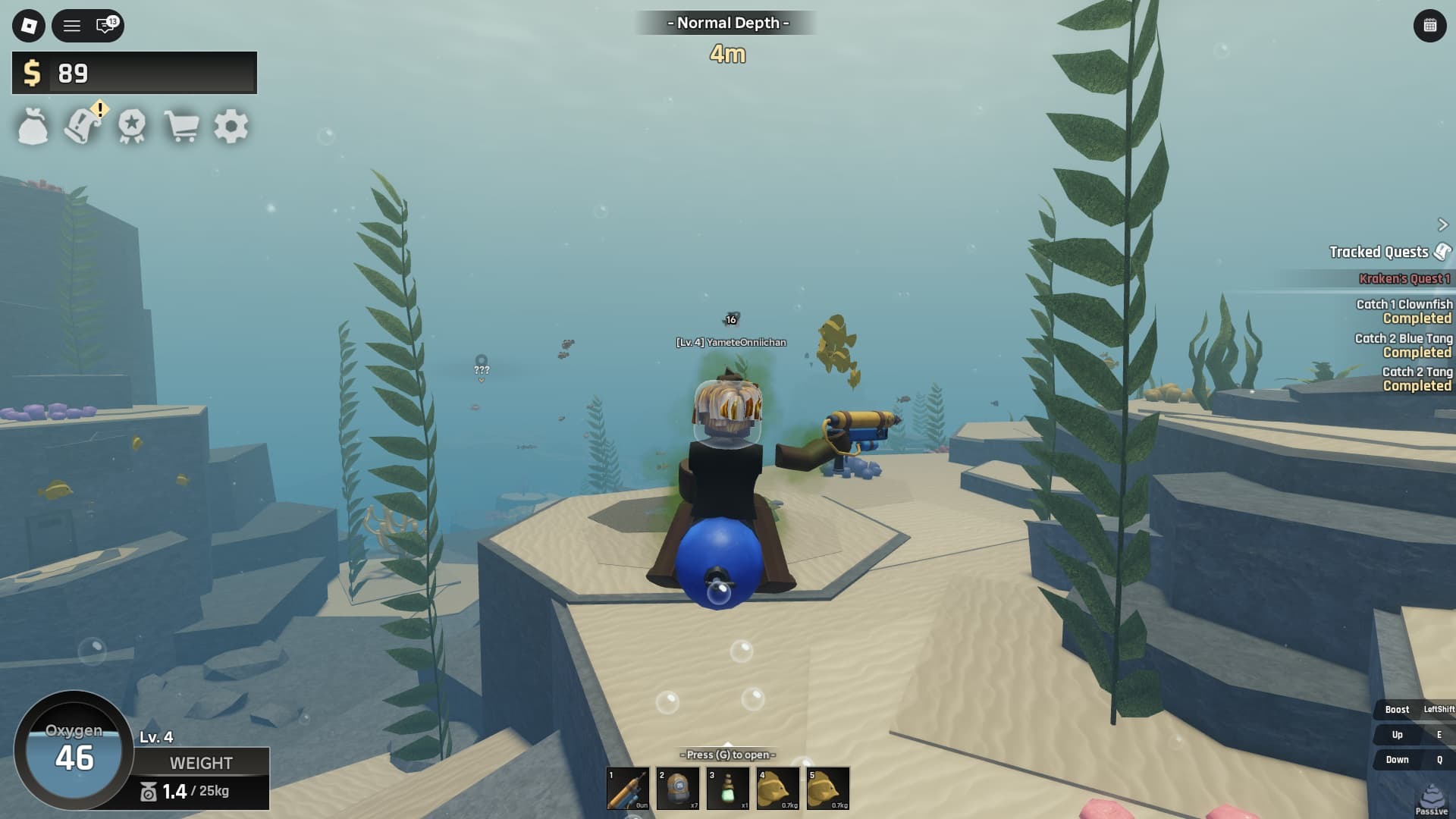Collapse the Tracked Quests panel via the chevron
The width and height of the screenshot is (1456, 819).
coord(1442,224)
